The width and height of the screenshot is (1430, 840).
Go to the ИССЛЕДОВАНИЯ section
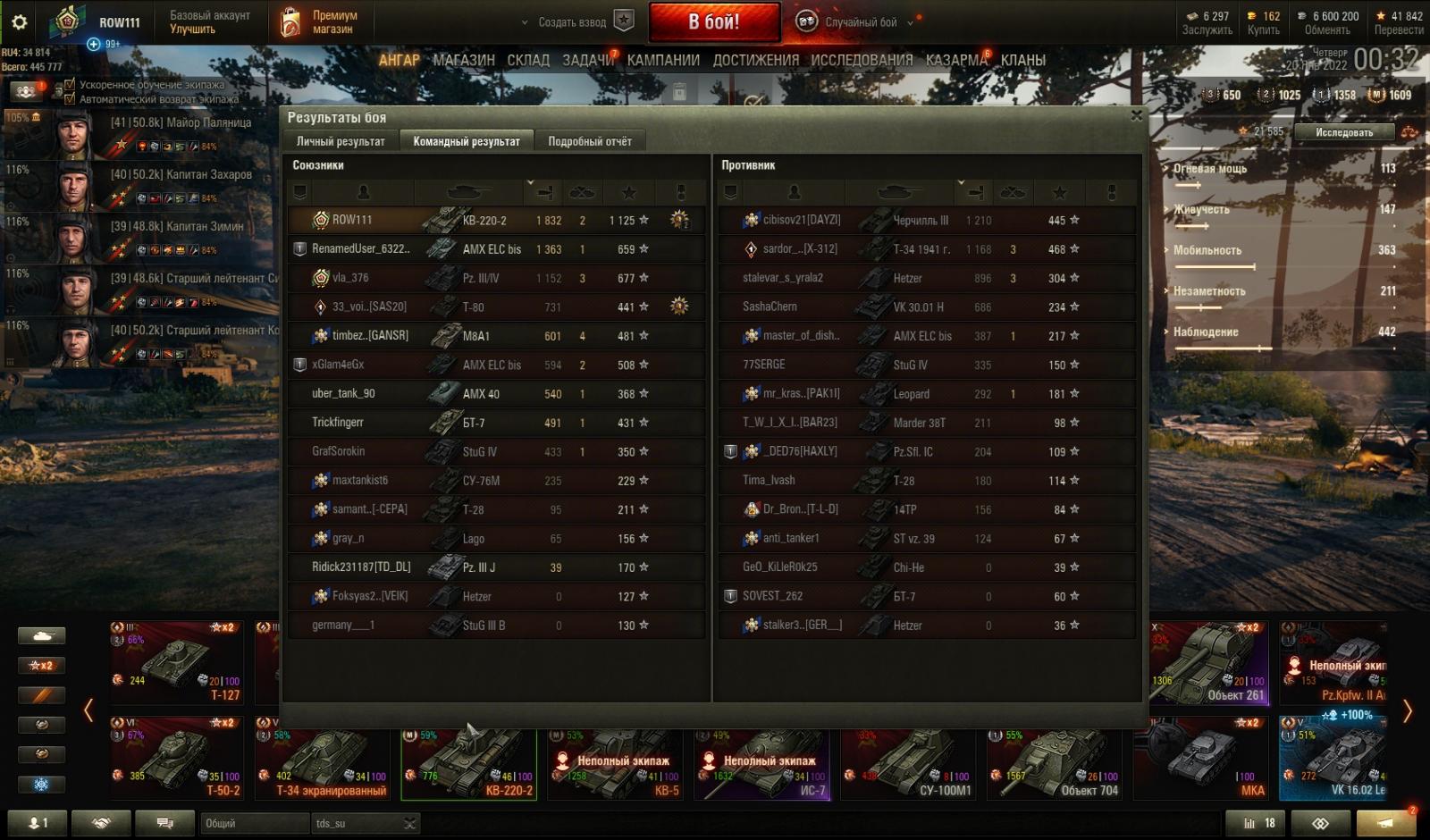(862, 60)
